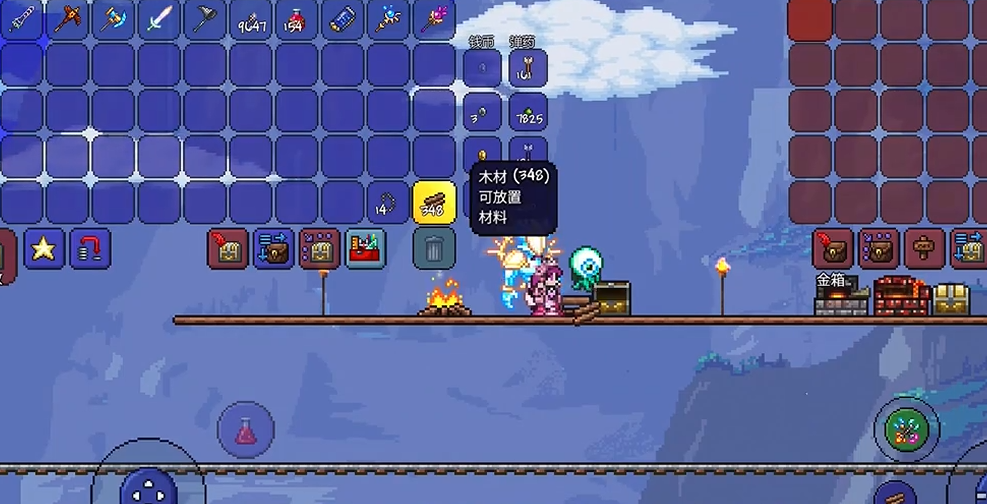This screenshot has height=504, width=987.
Task: Select the hotbar stack numbered 9047
Action: coord(251,19)
